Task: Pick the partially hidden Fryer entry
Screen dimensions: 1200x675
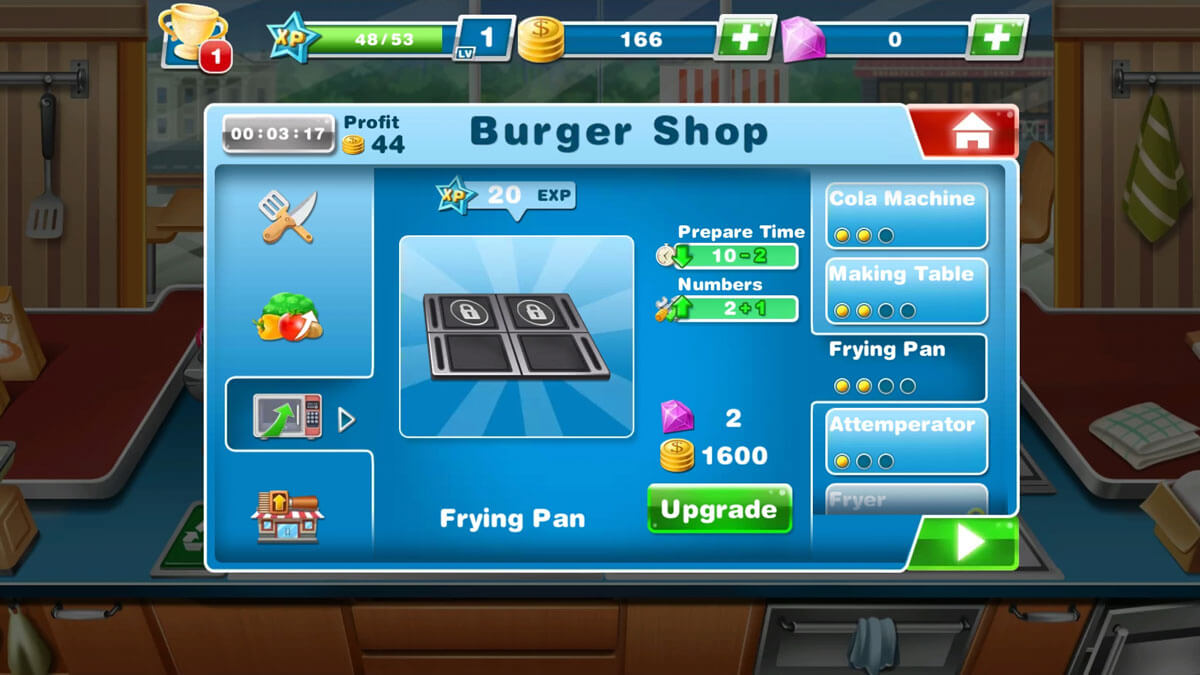Action: coord(906,499)
